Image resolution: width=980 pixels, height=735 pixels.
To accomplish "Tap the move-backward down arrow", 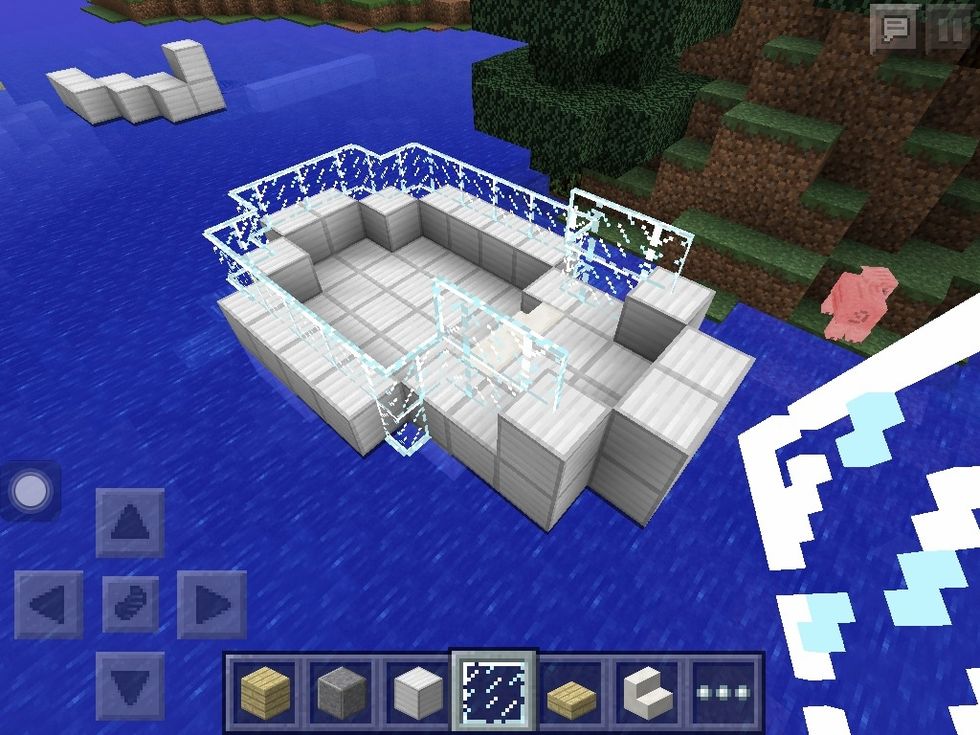I will (x=130, y=685).
